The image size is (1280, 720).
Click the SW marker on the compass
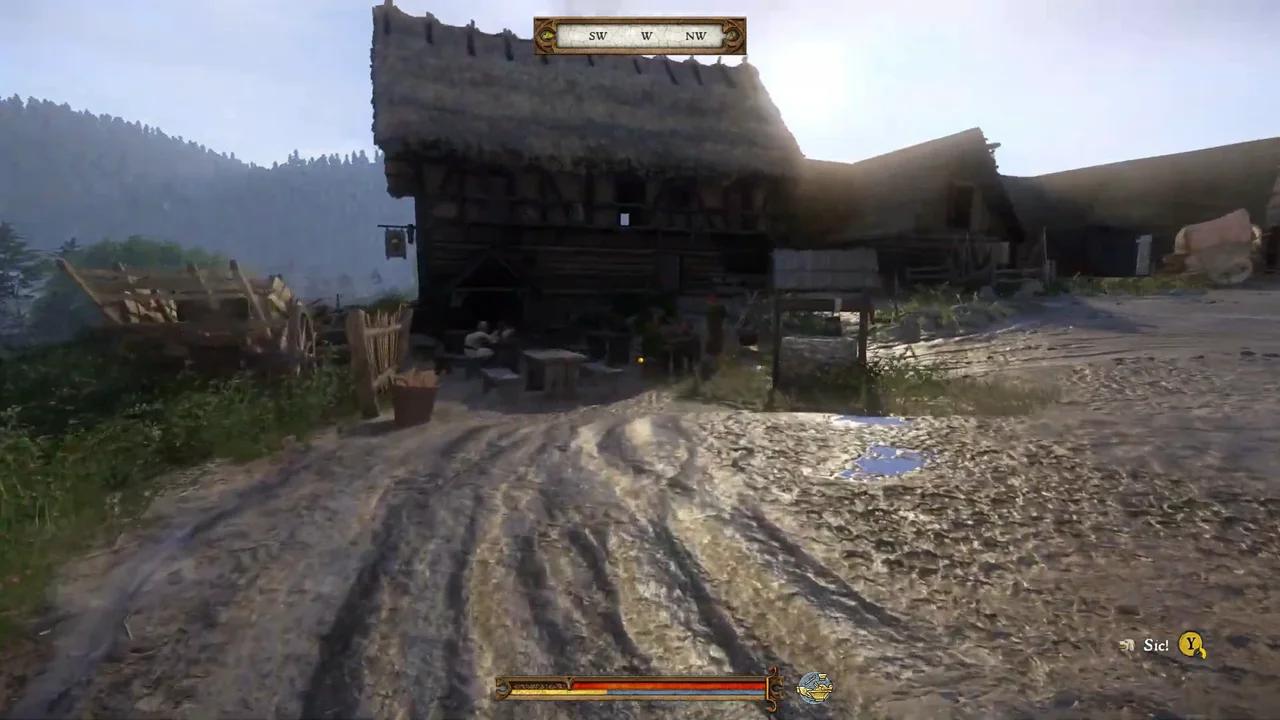[x=597, y=36]
